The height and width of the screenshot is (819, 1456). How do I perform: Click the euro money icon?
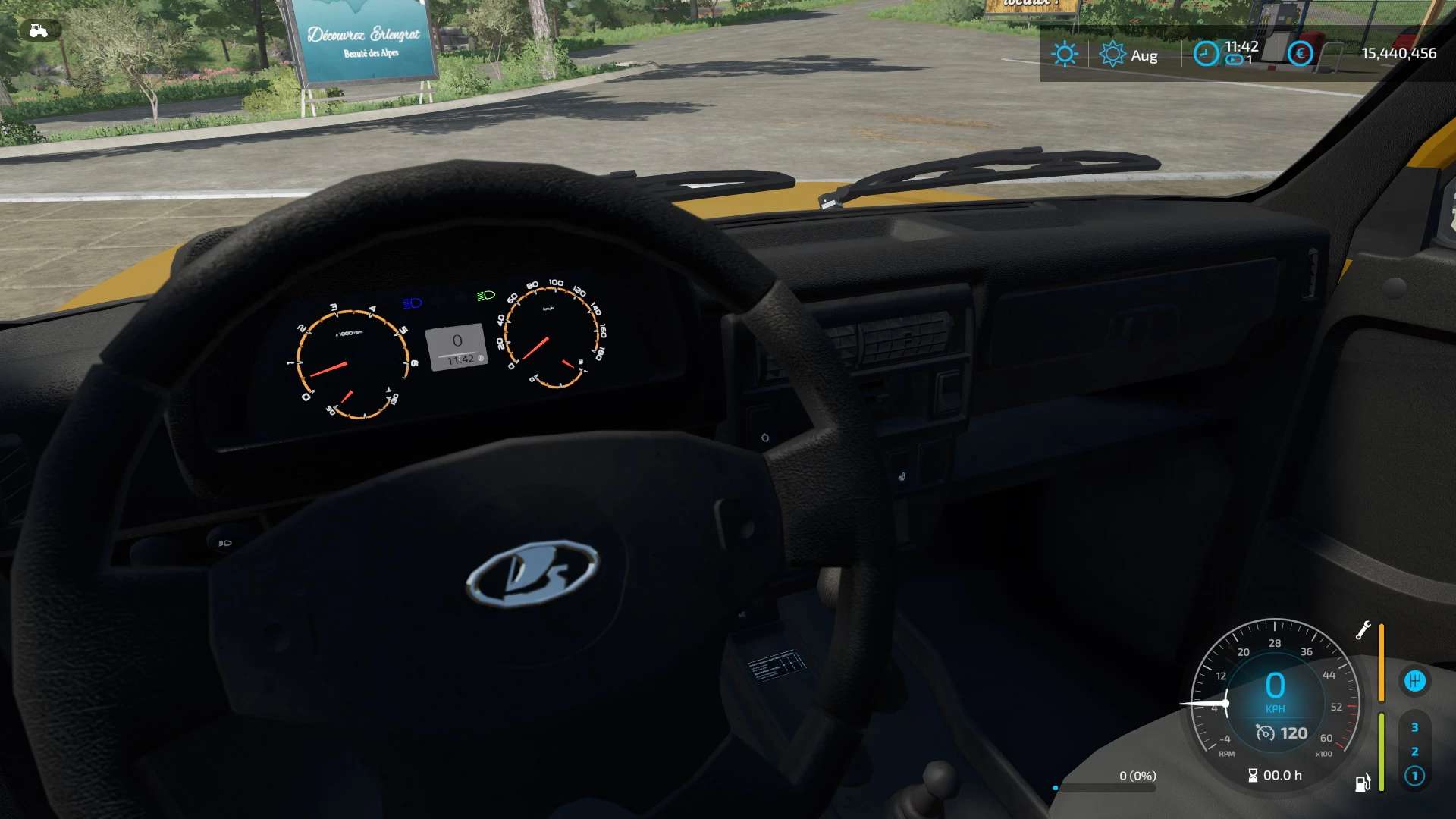click(1300, 54)
